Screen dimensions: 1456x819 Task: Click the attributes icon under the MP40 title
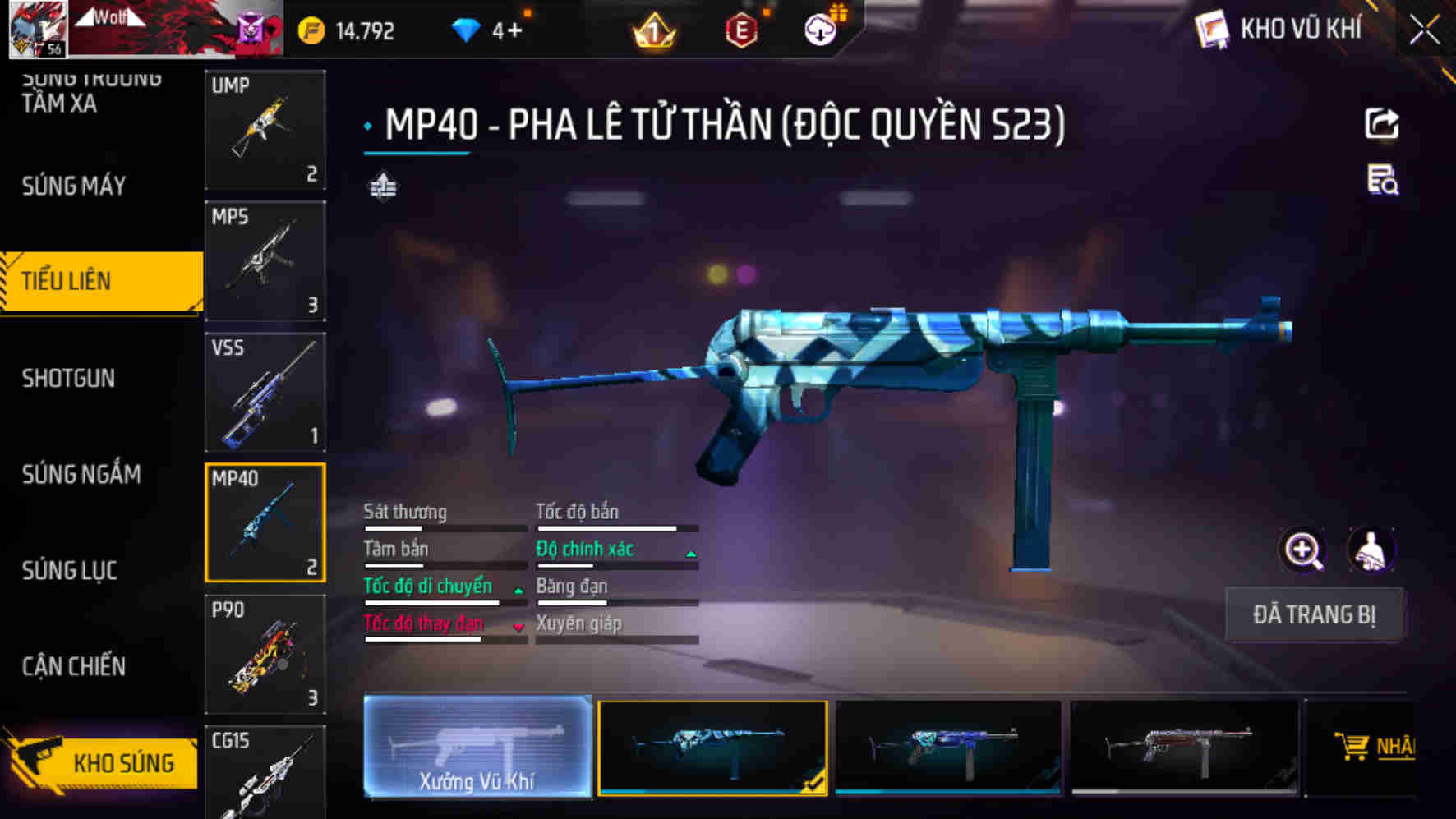383,186
